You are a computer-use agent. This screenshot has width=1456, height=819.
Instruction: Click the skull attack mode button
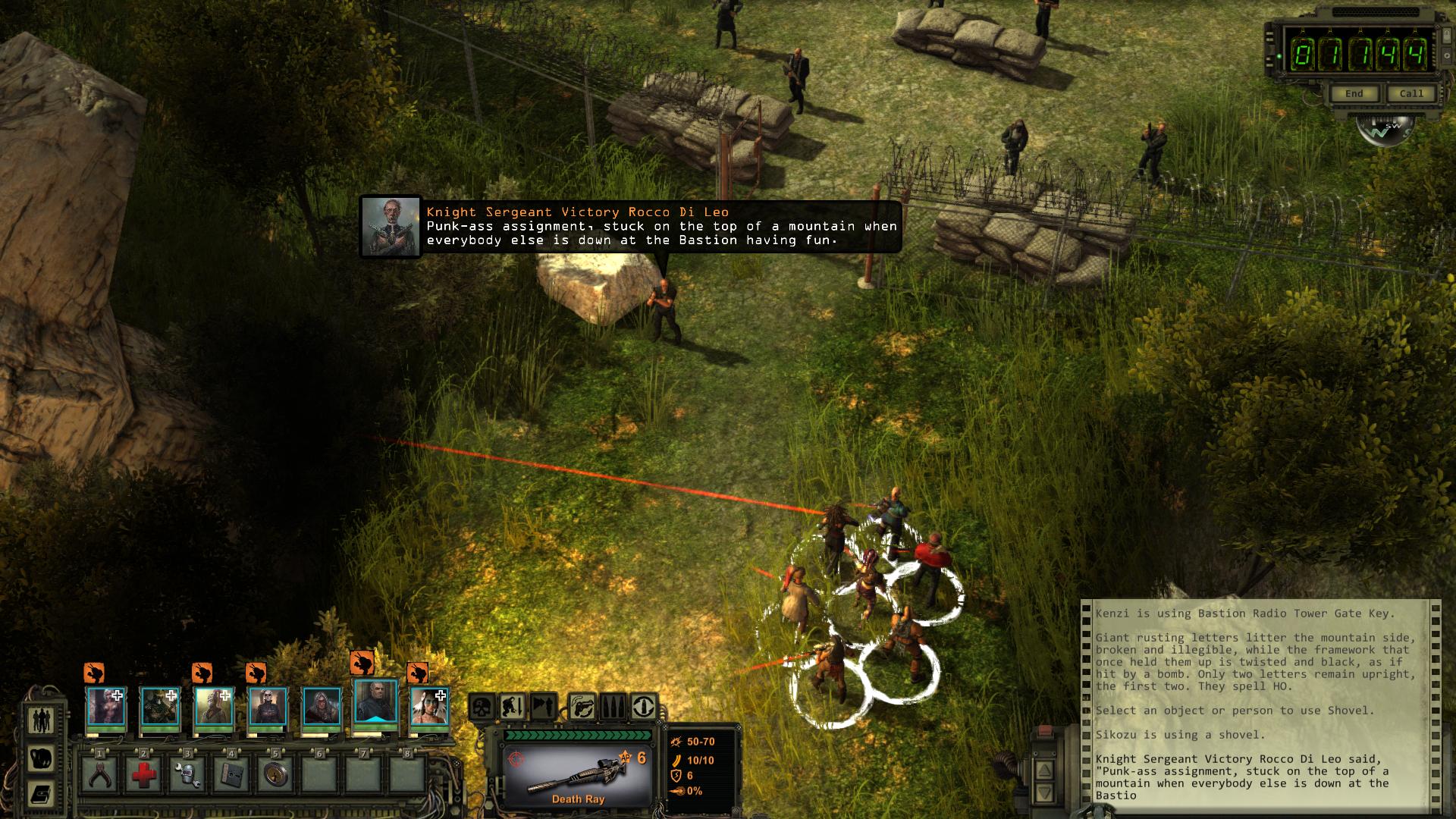click(482, 708)
